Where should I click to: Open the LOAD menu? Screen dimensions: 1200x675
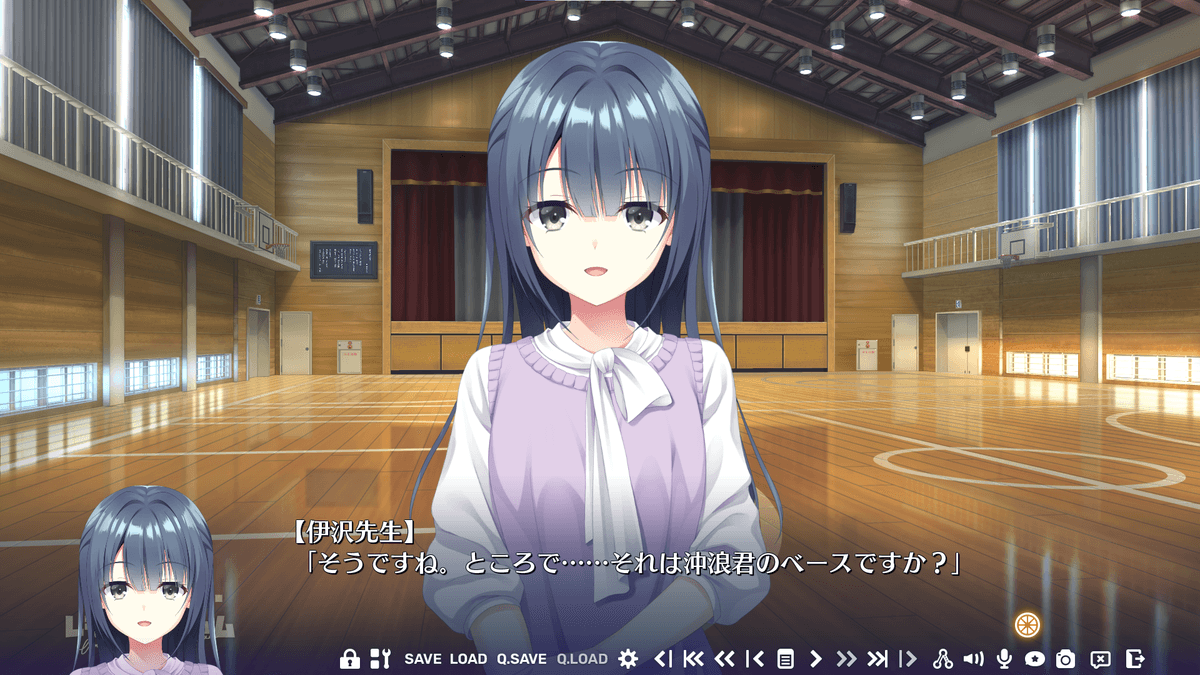coord(468,659)
